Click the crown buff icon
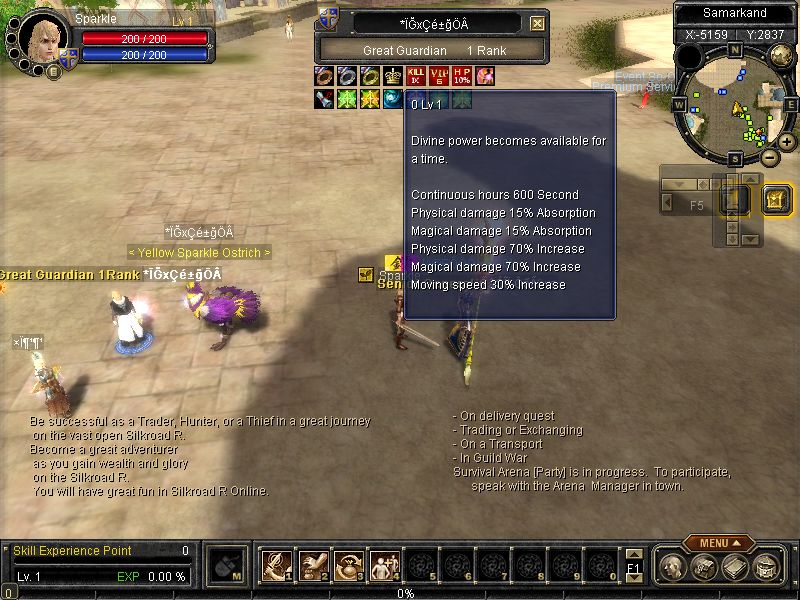This screenshot has height=600, width=800. click(392, 75)
